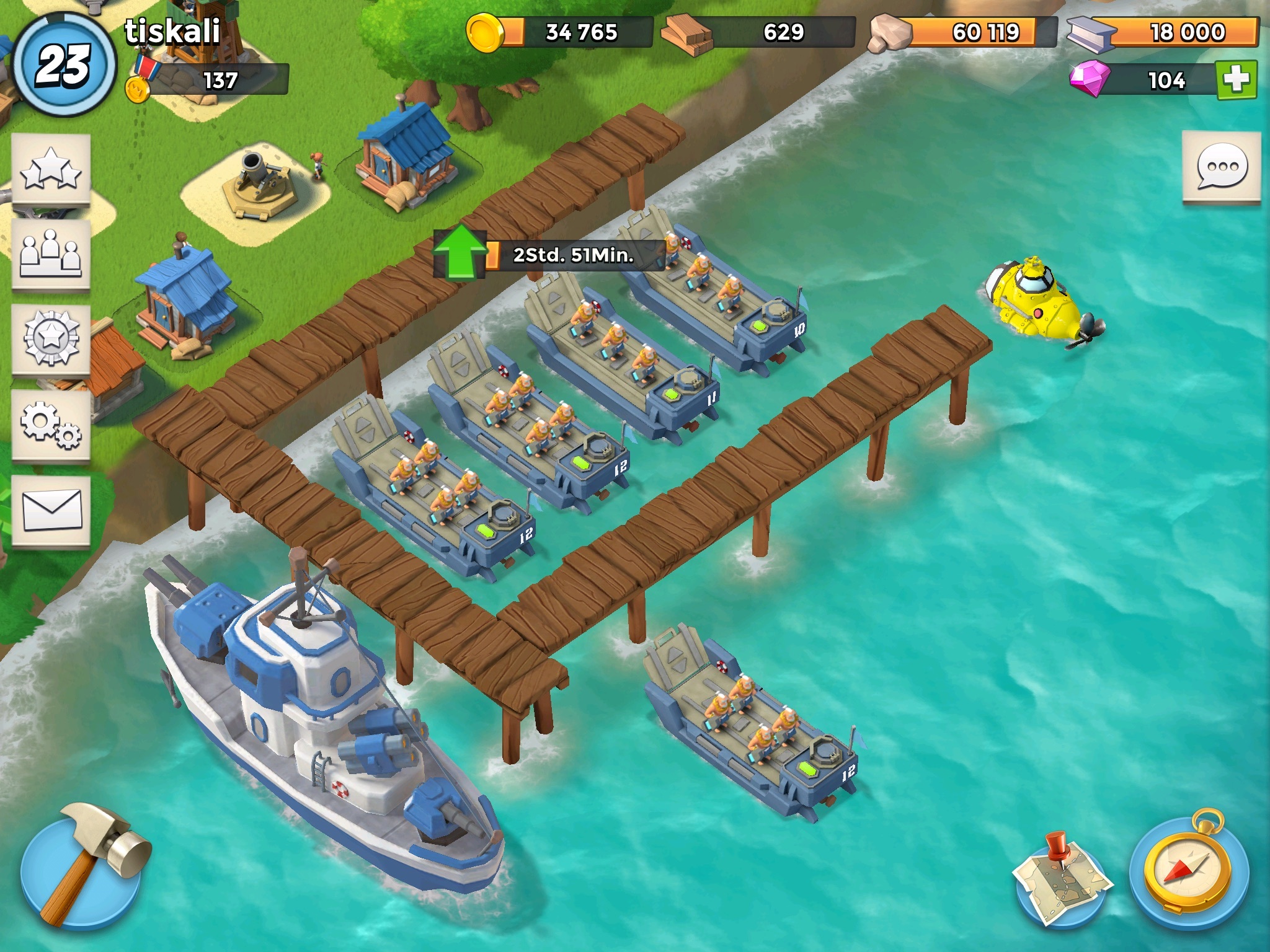Buy more diamonds with plus button
This screenshot has height=952, width=1270.
point(1237,80)
